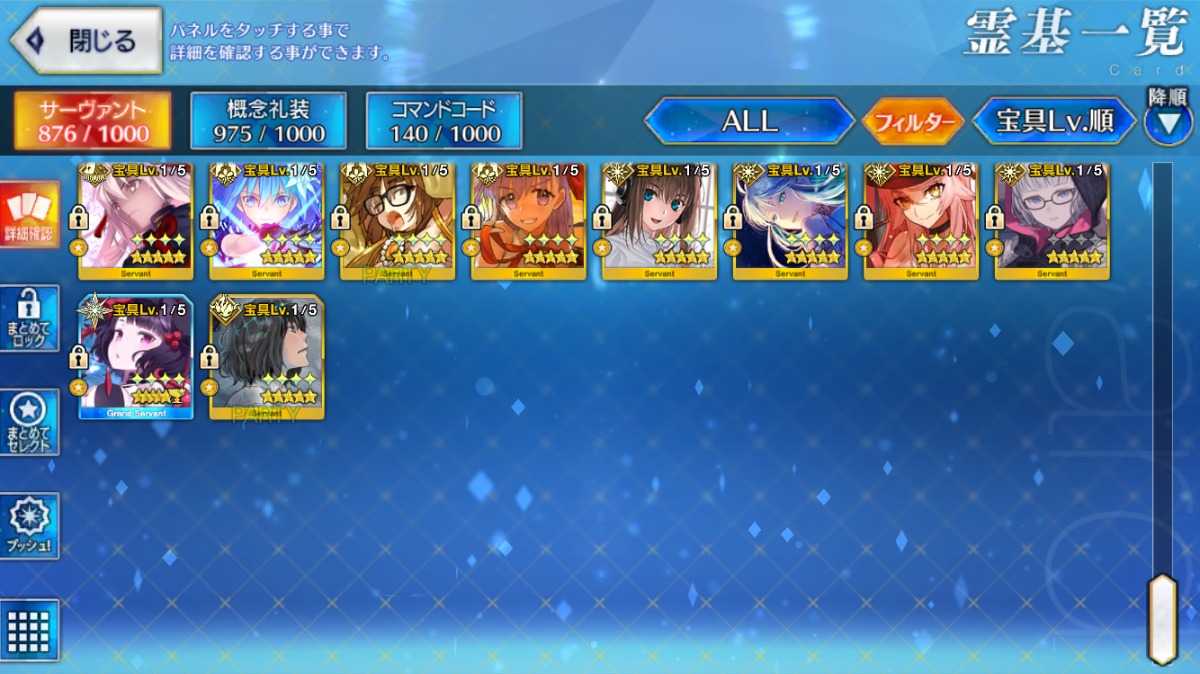Switch to the サーヴァント tab
The image size is (1200, 674).
coord(92,121)
